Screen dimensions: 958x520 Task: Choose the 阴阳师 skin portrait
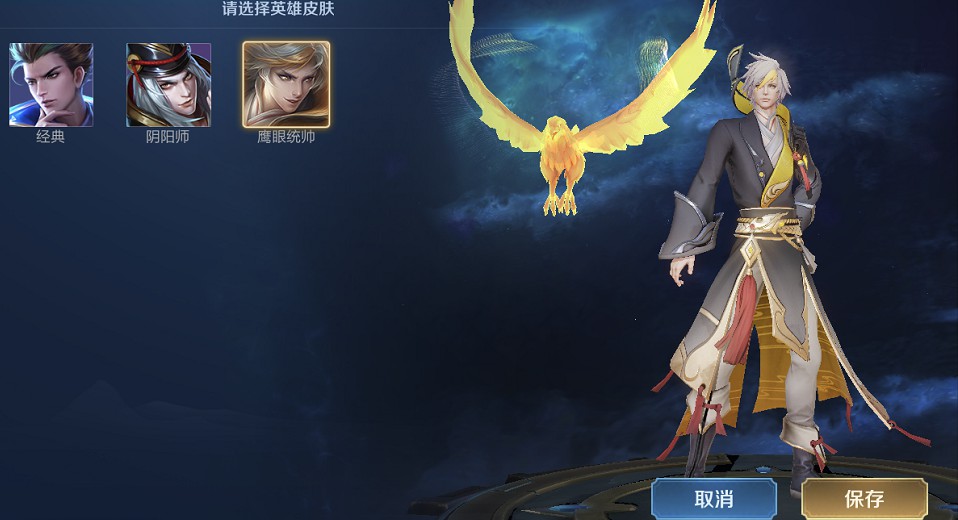[168, 85]
